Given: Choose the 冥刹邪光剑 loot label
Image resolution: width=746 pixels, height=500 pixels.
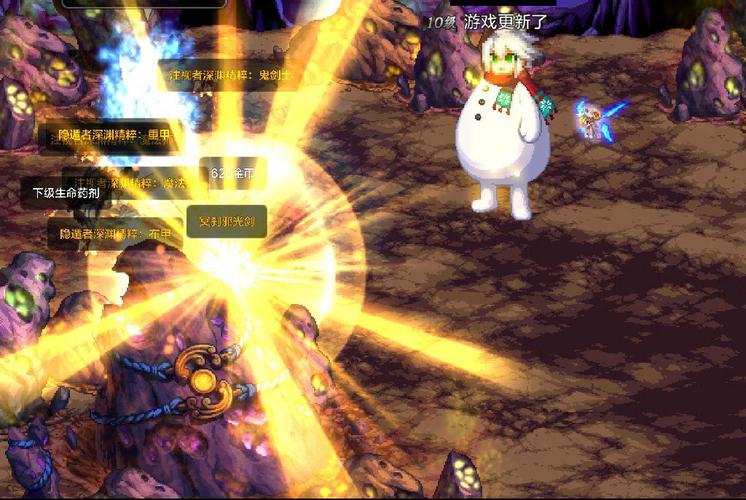Looking at the screenshot, I should pos(227,221).
